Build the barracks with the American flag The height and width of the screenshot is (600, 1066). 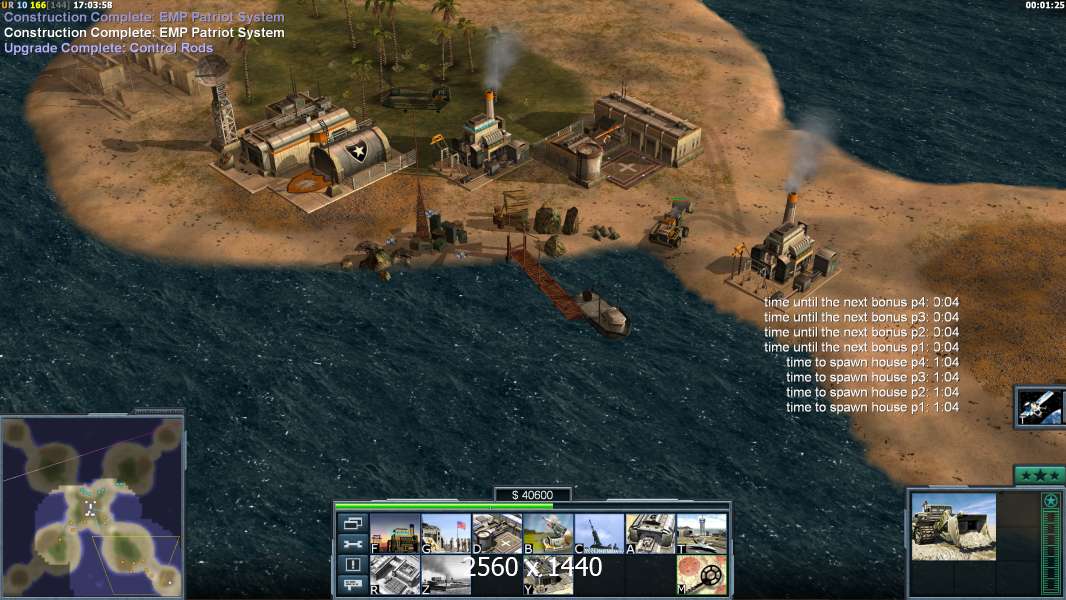[445, 533]
